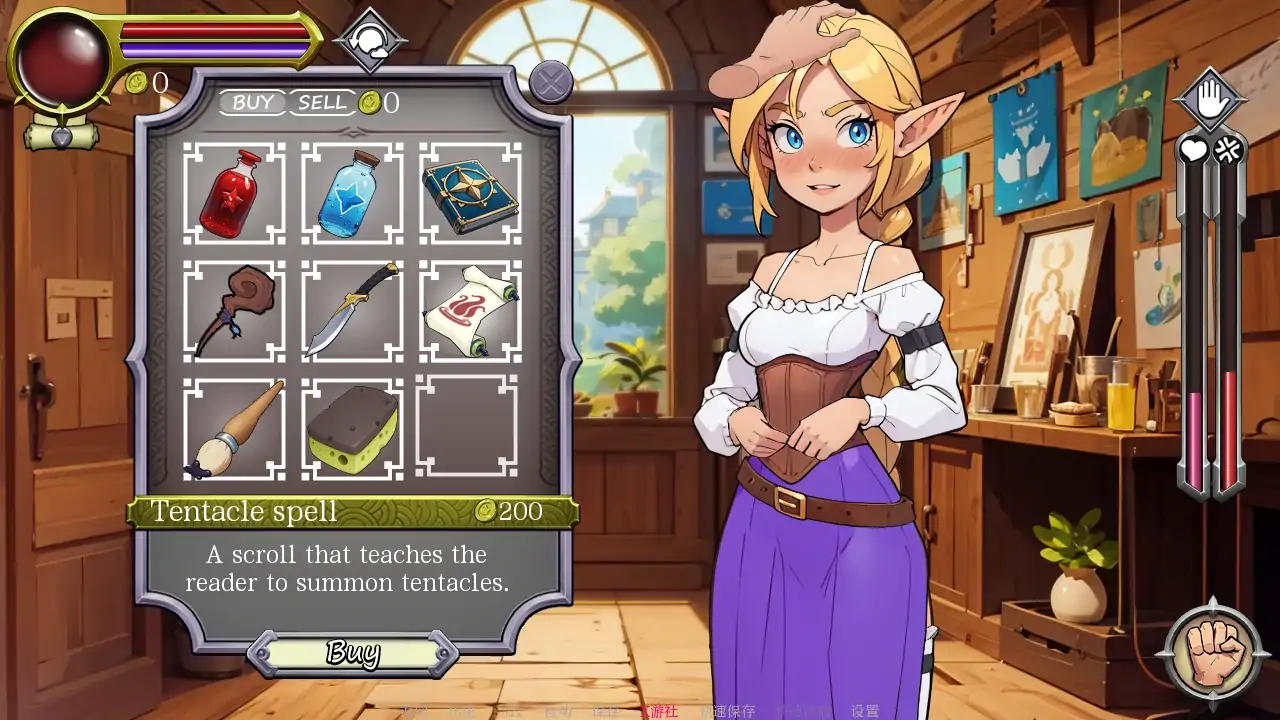The image size is (1280, 720).
Task: Choose the paintbrush item
Action: coord(234,429)
